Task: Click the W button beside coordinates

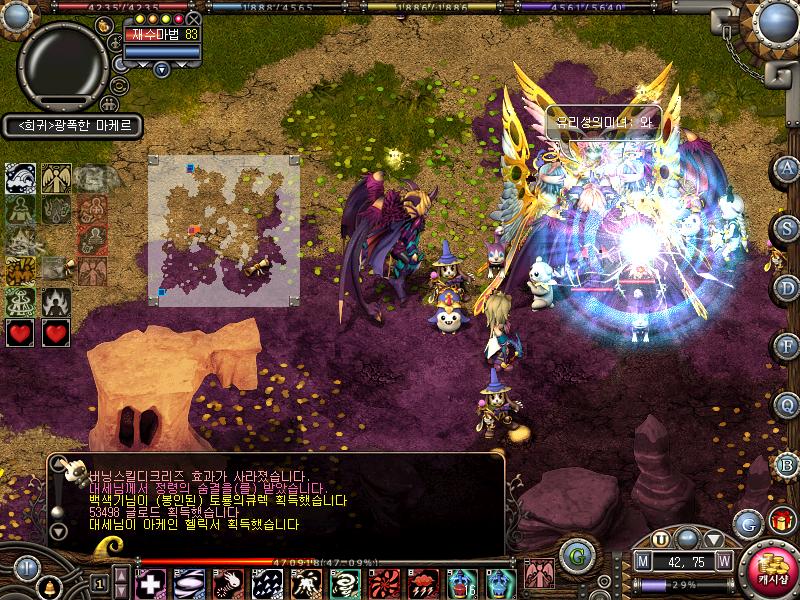Action: (723, 560)
